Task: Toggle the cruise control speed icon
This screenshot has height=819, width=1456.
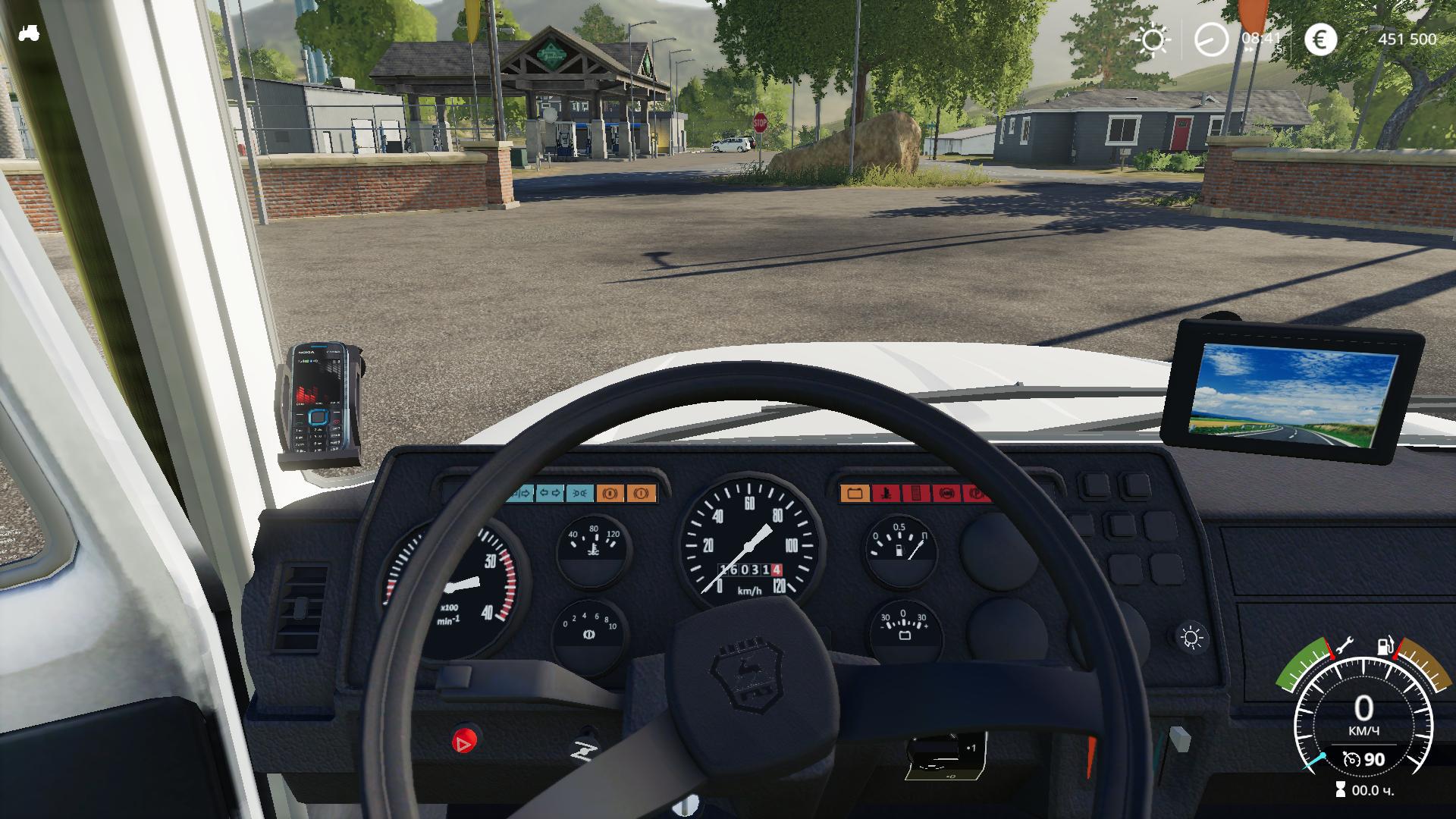Action: click(x=1351, y=759)
